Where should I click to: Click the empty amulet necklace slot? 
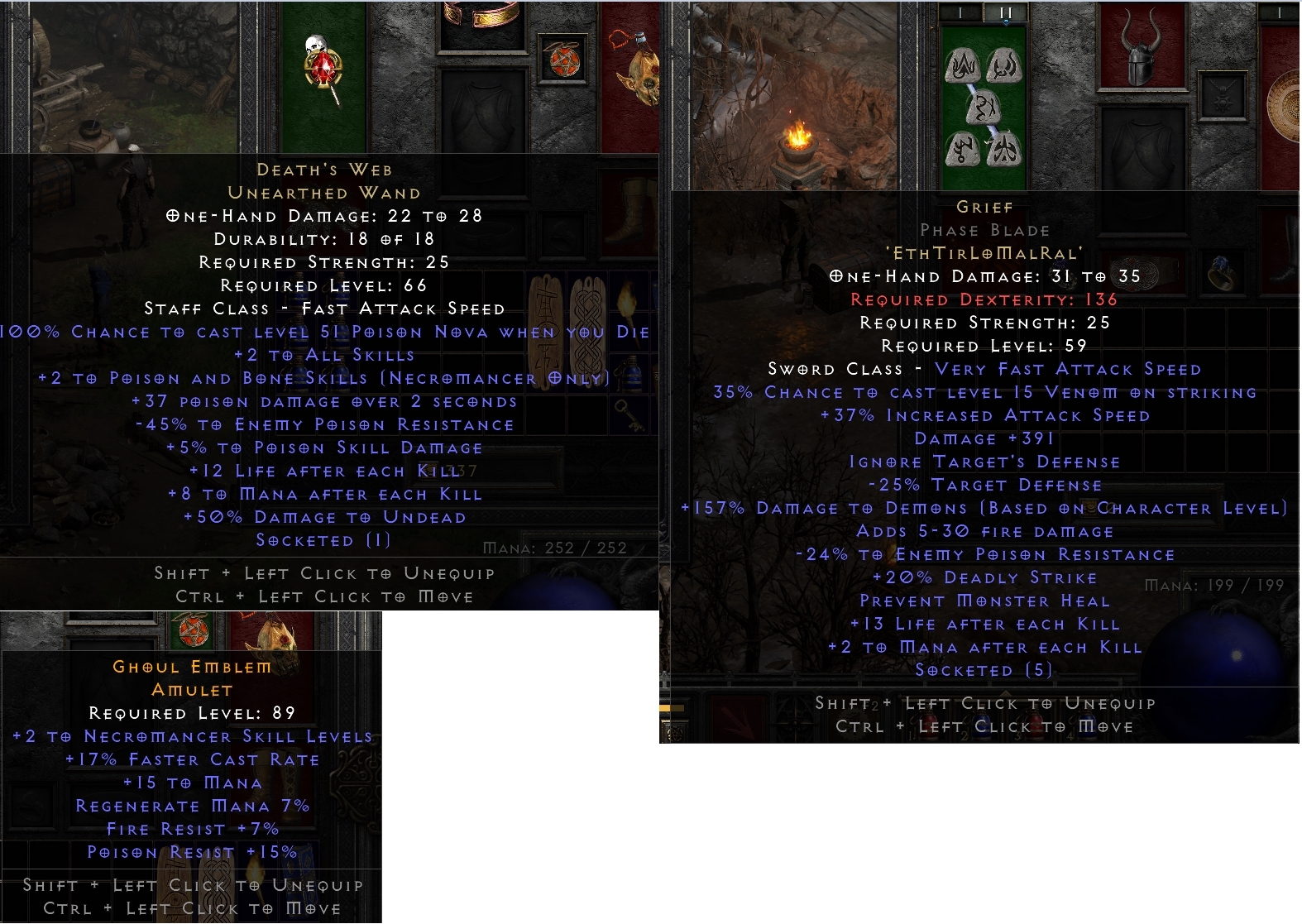[x=1222, y=96]
